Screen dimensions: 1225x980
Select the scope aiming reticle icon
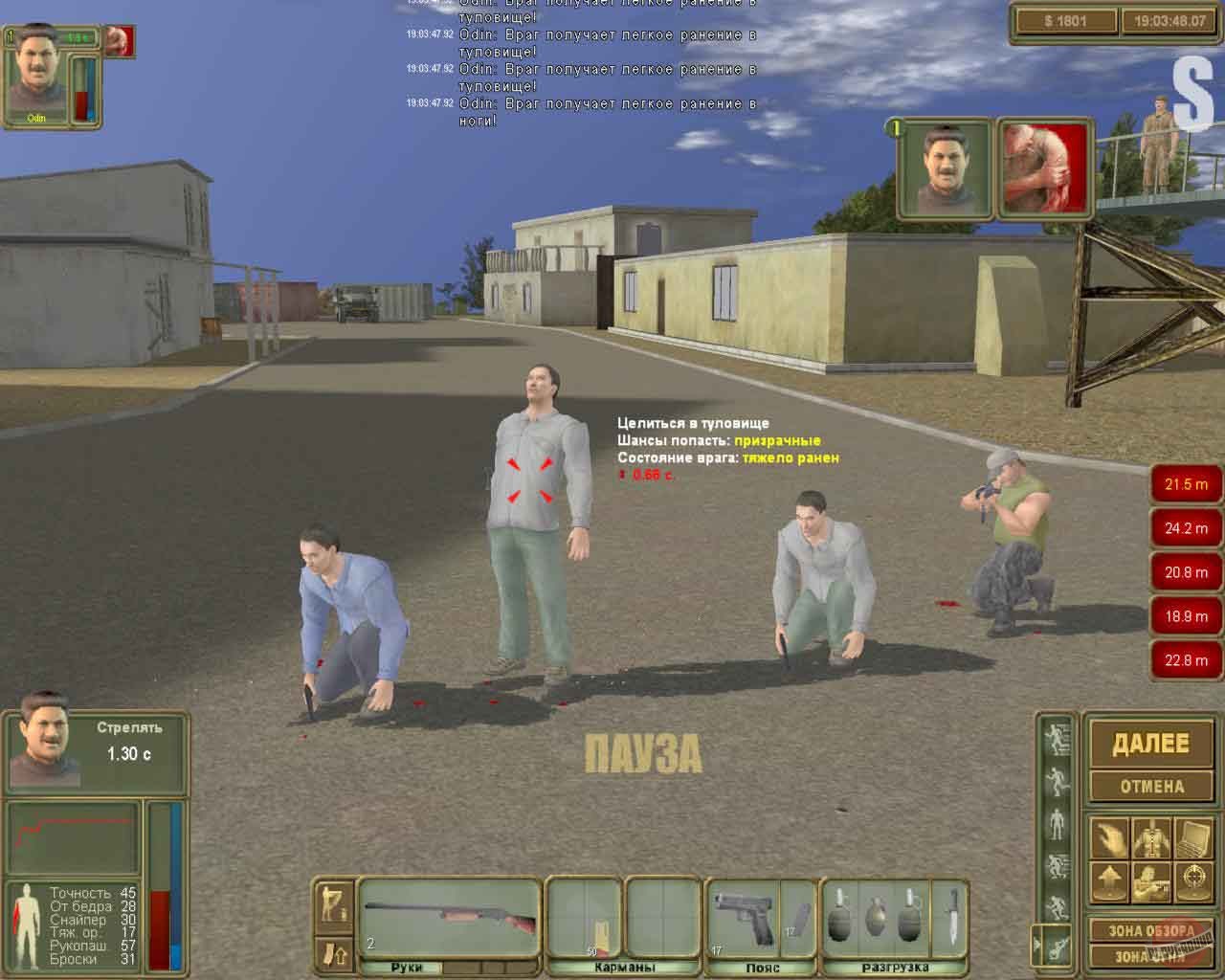[1193, 880]
